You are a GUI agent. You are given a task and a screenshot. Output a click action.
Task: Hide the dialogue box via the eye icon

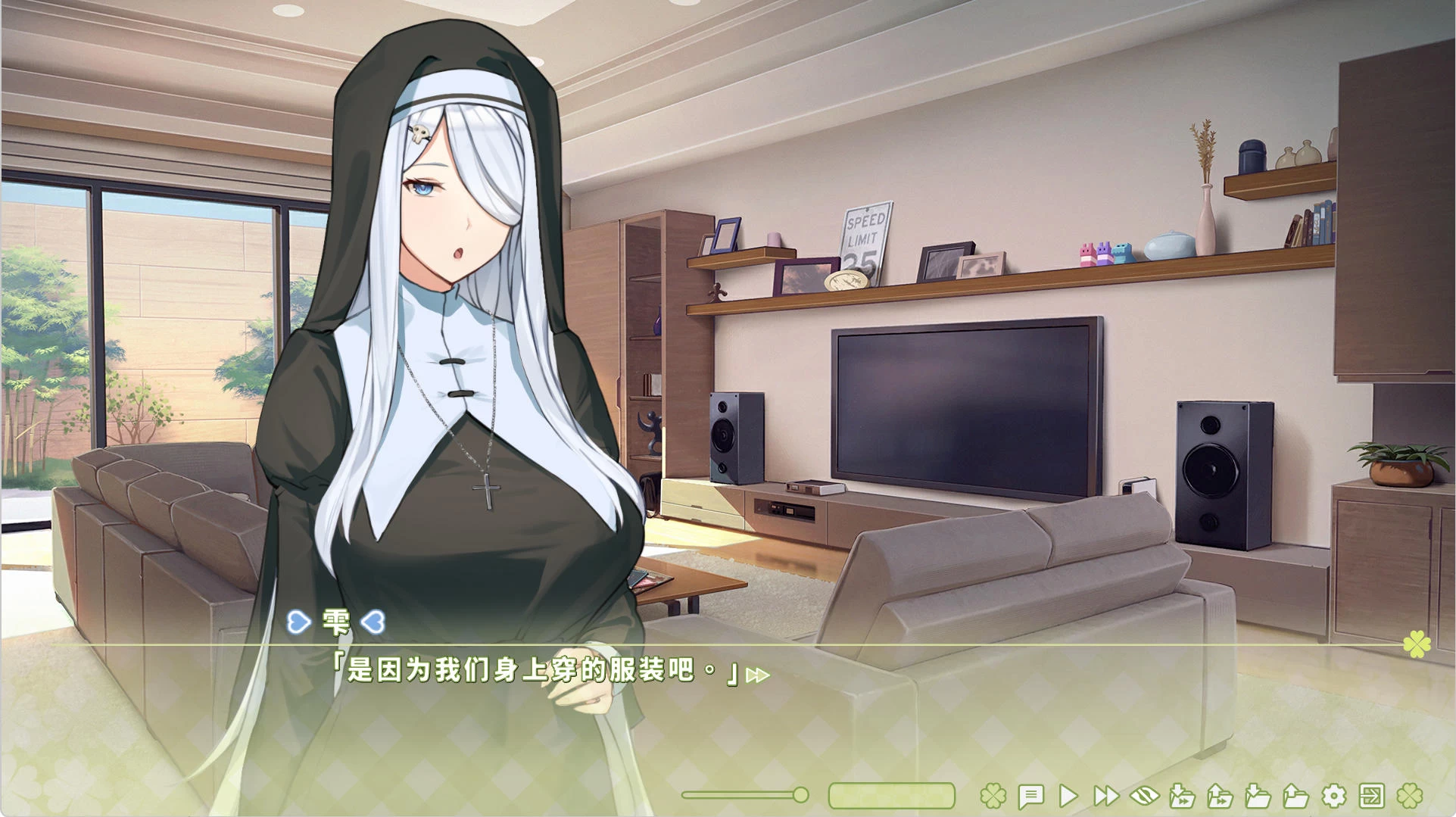[x=1144, y=796]
